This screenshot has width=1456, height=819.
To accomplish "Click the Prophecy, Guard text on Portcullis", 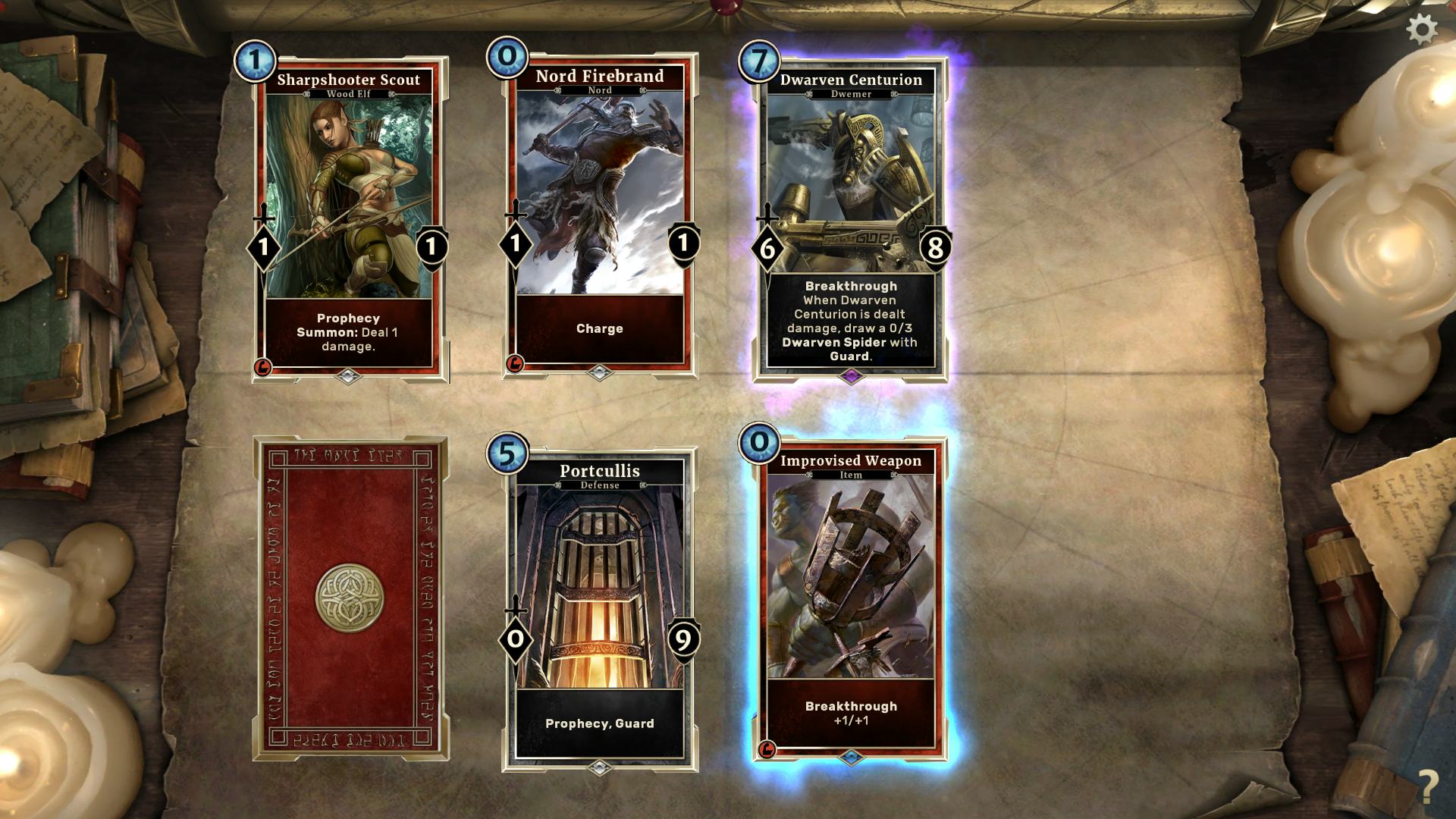I will point(599,723).
